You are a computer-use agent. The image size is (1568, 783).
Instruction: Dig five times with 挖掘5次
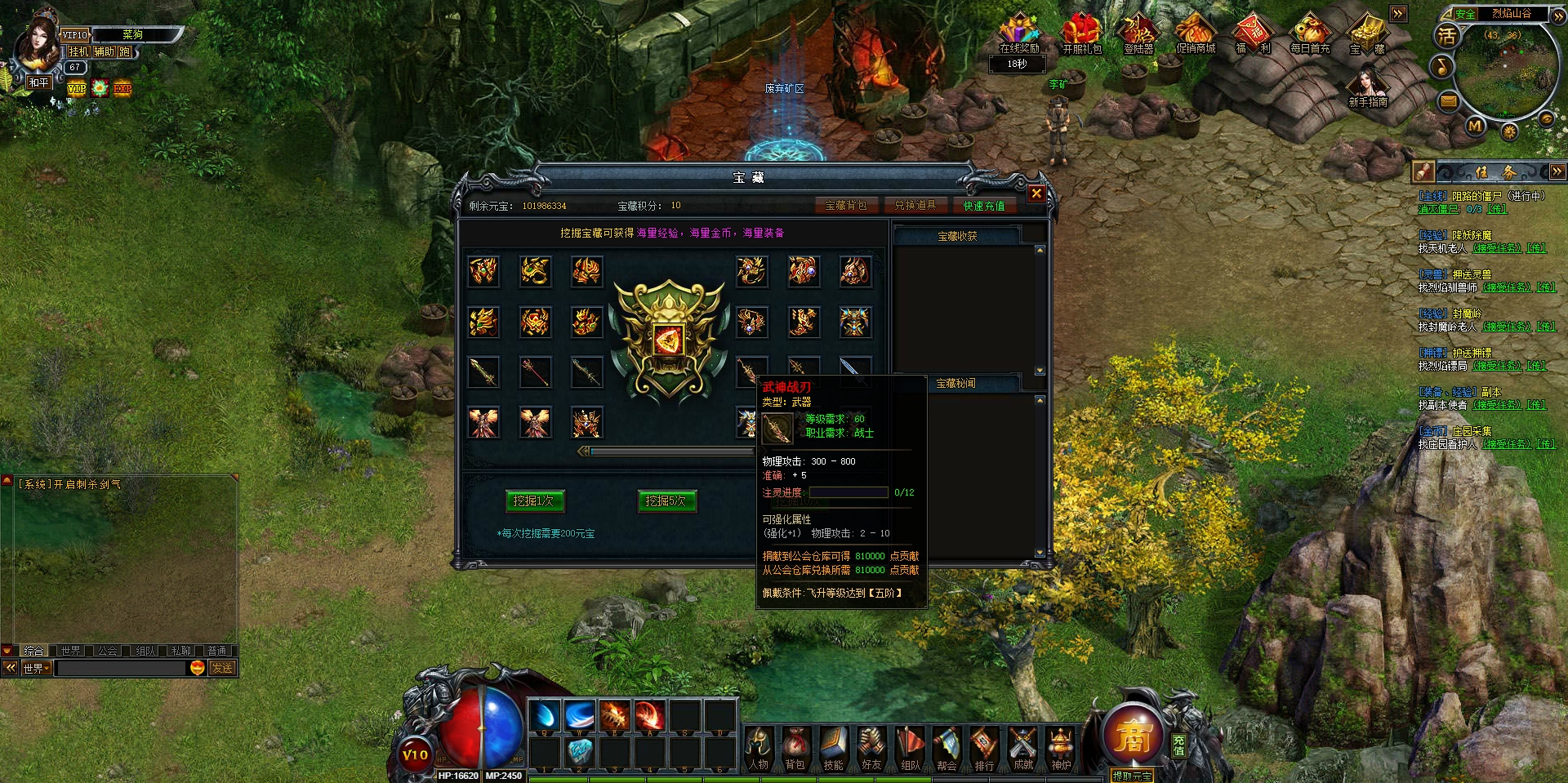pyautogui.click(x=666, y=500)
